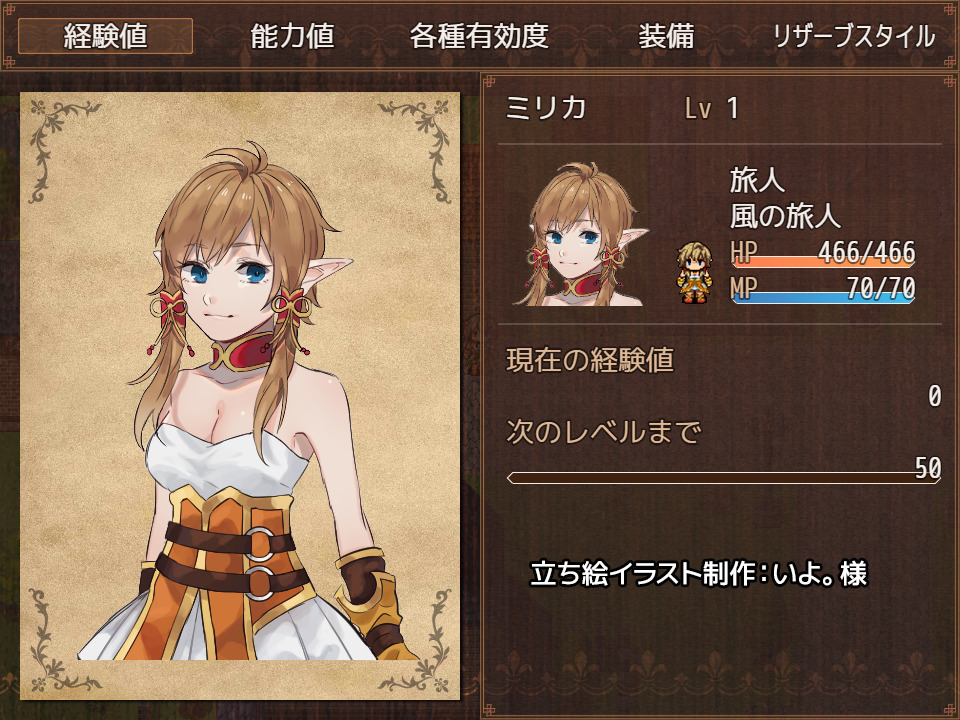Switch to the 能力値 tab

[x=292, y=37]
